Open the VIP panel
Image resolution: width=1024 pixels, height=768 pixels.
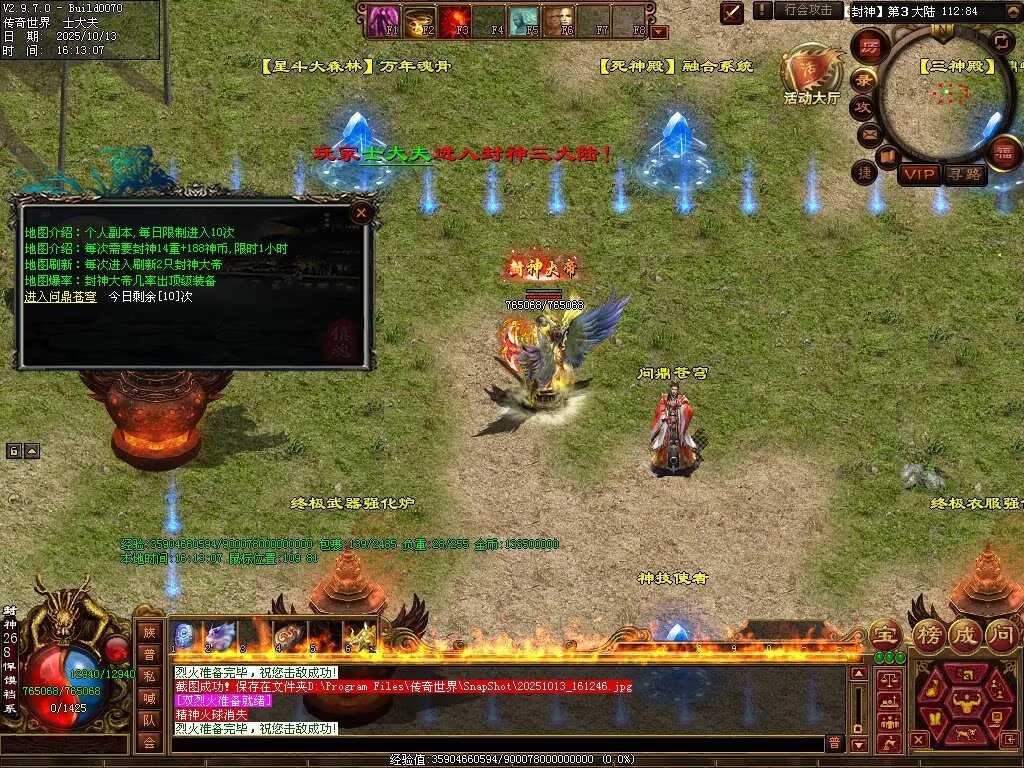point(918,174)
